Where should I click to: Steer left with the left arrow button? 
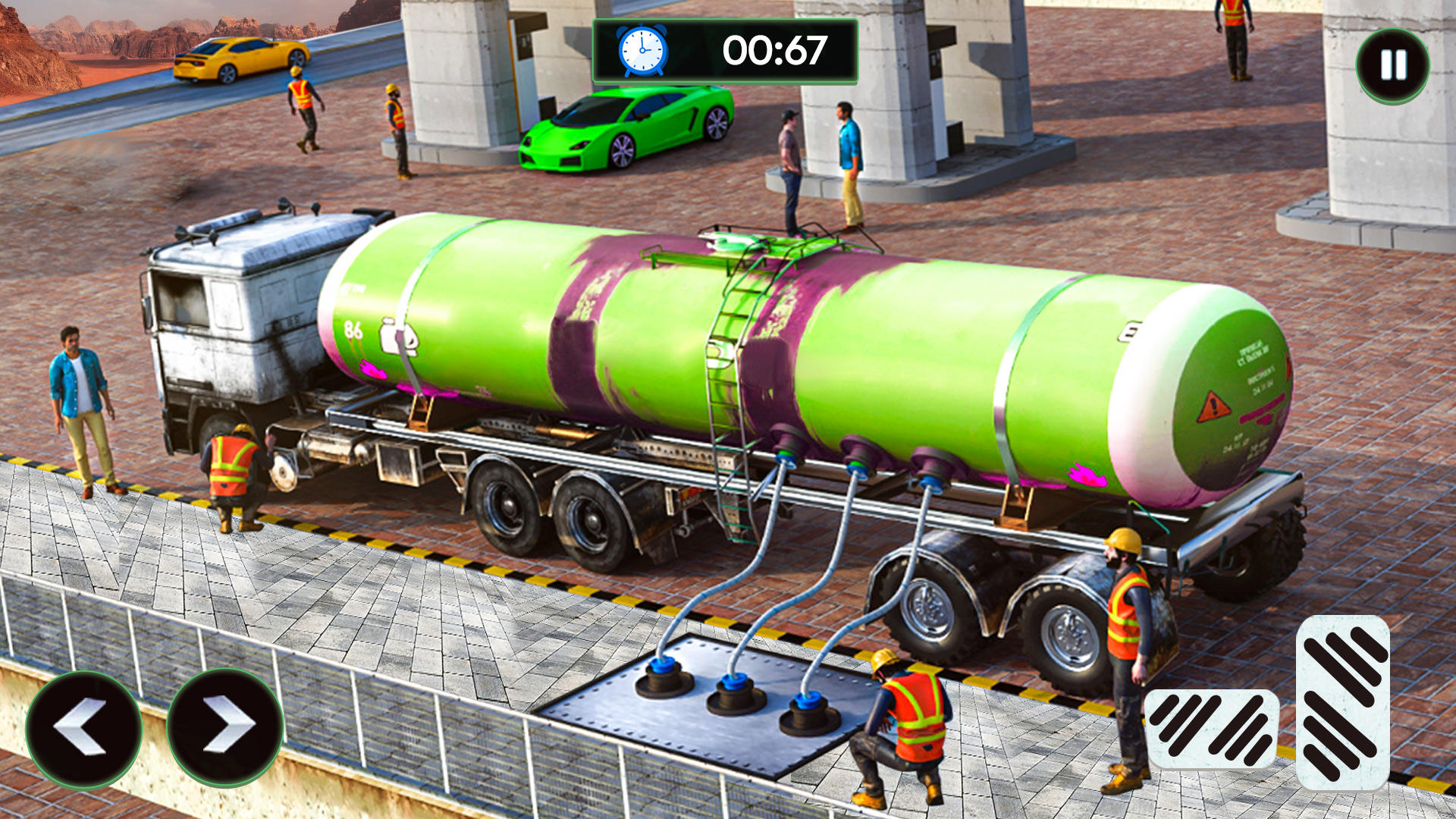83,728
